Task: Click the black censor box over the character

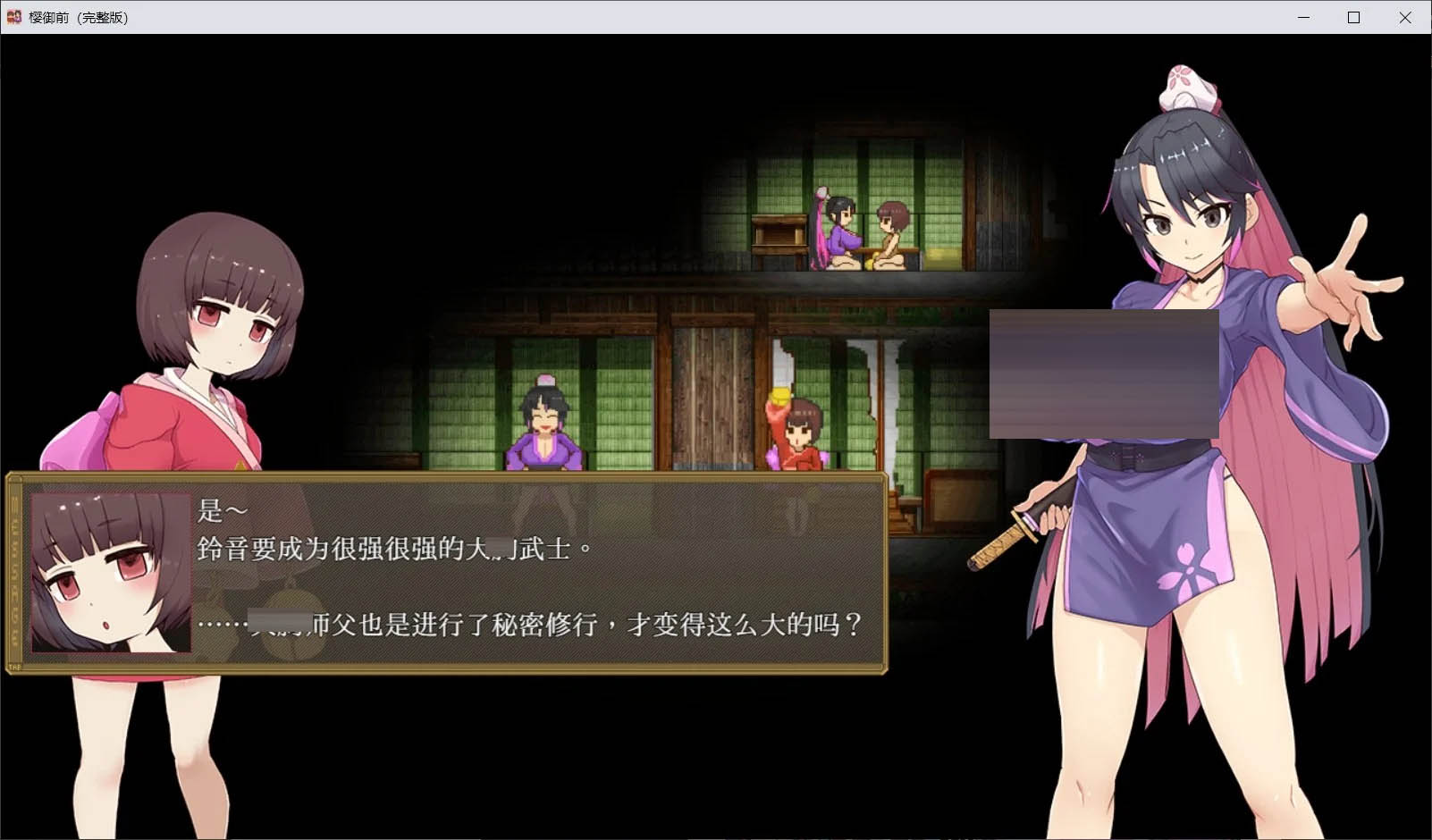Action: 1104,375
